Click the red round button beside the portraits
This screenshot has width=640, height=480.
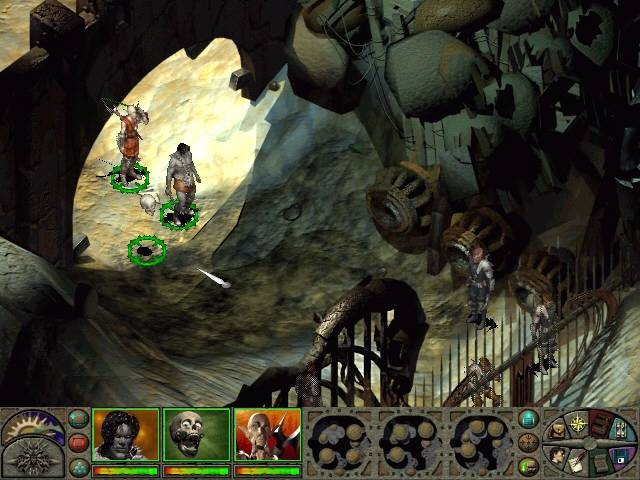[78, 441]
